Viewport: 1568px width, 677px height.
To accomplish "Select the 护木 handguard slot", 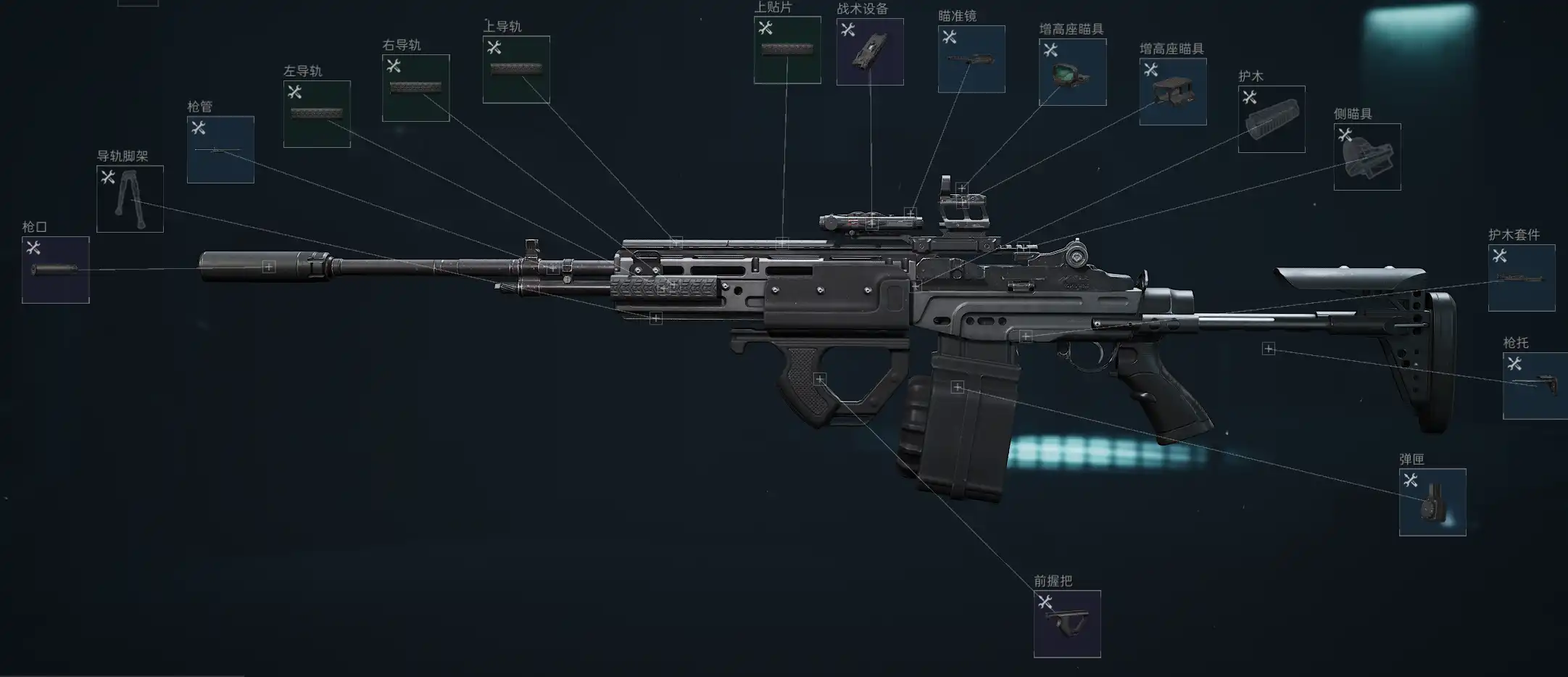I will (x=1272, y=119).
